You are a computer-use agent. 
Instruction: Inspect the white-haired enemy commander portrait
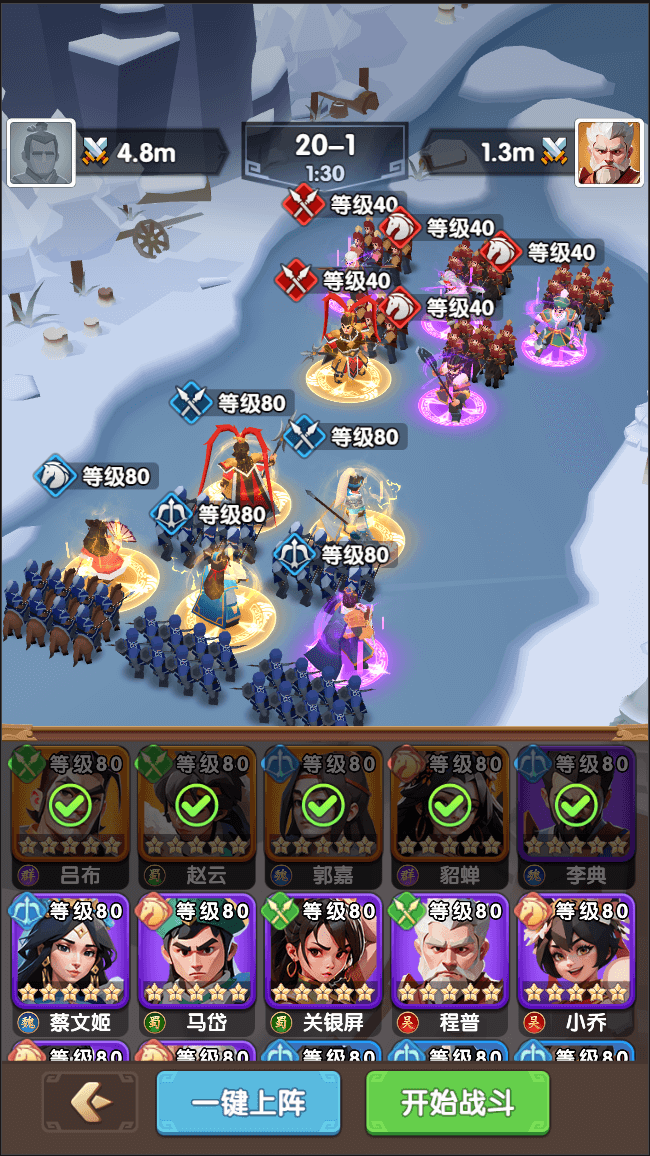608,153
